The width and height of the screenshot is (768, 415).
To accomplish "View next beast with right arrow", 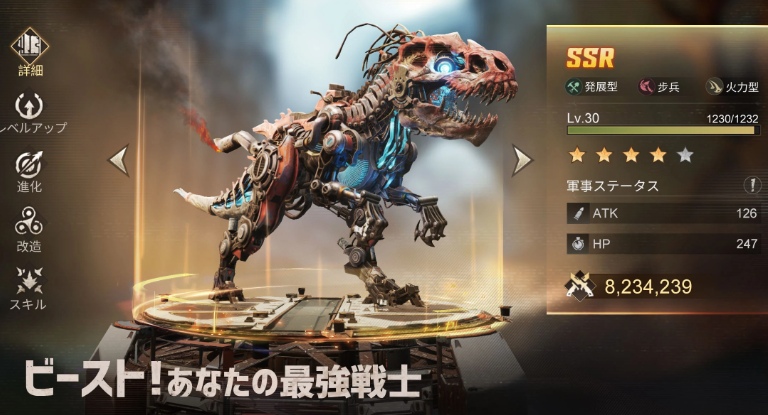I will click(521, 160).
